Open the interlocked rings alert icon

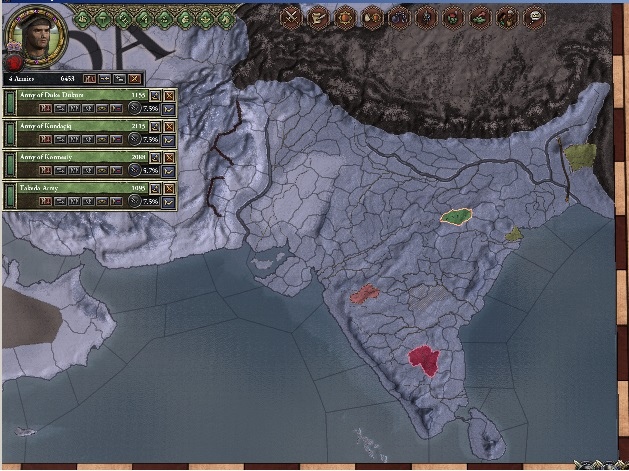pos(399,16)
